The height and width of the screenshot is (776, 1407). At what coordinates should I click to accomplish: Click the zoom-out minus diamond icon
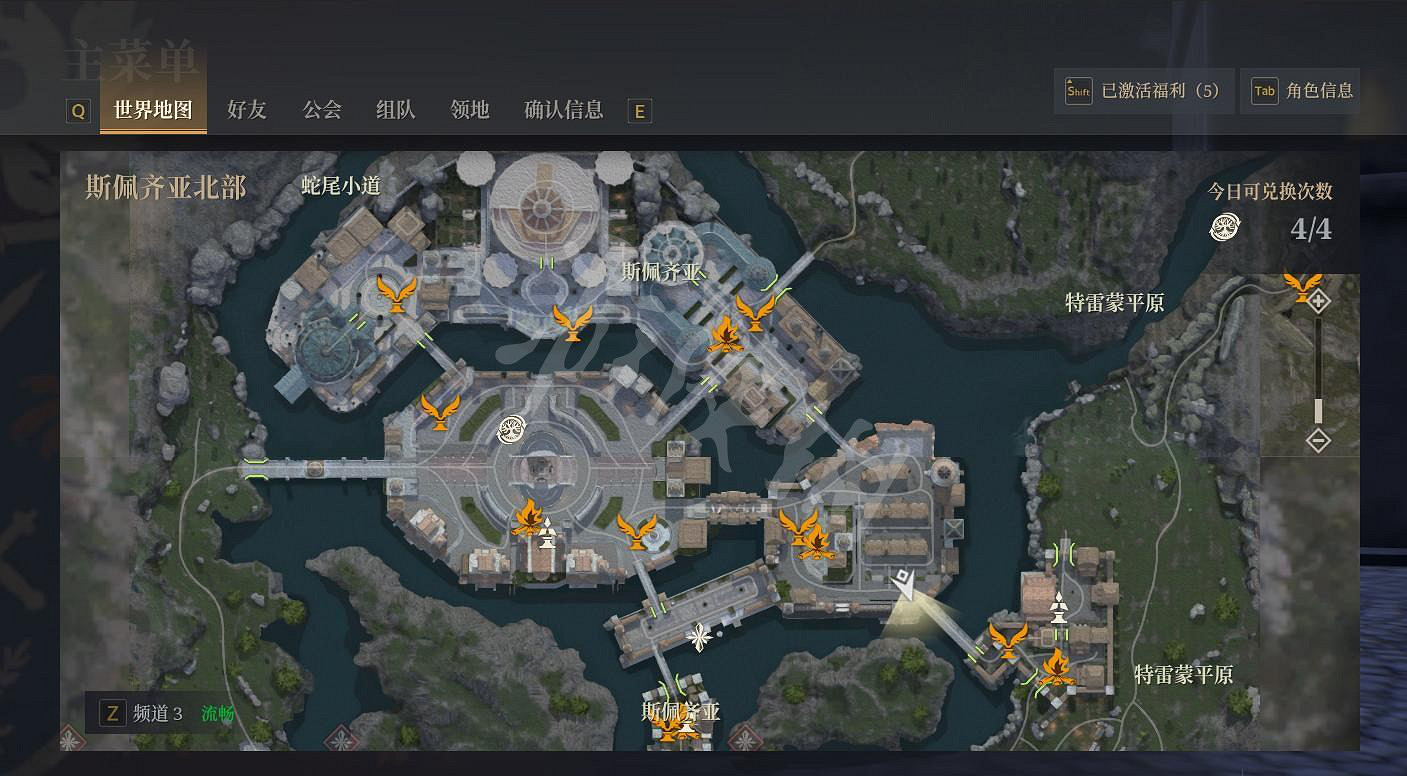pyautogui.click(x=1320, y=441)
